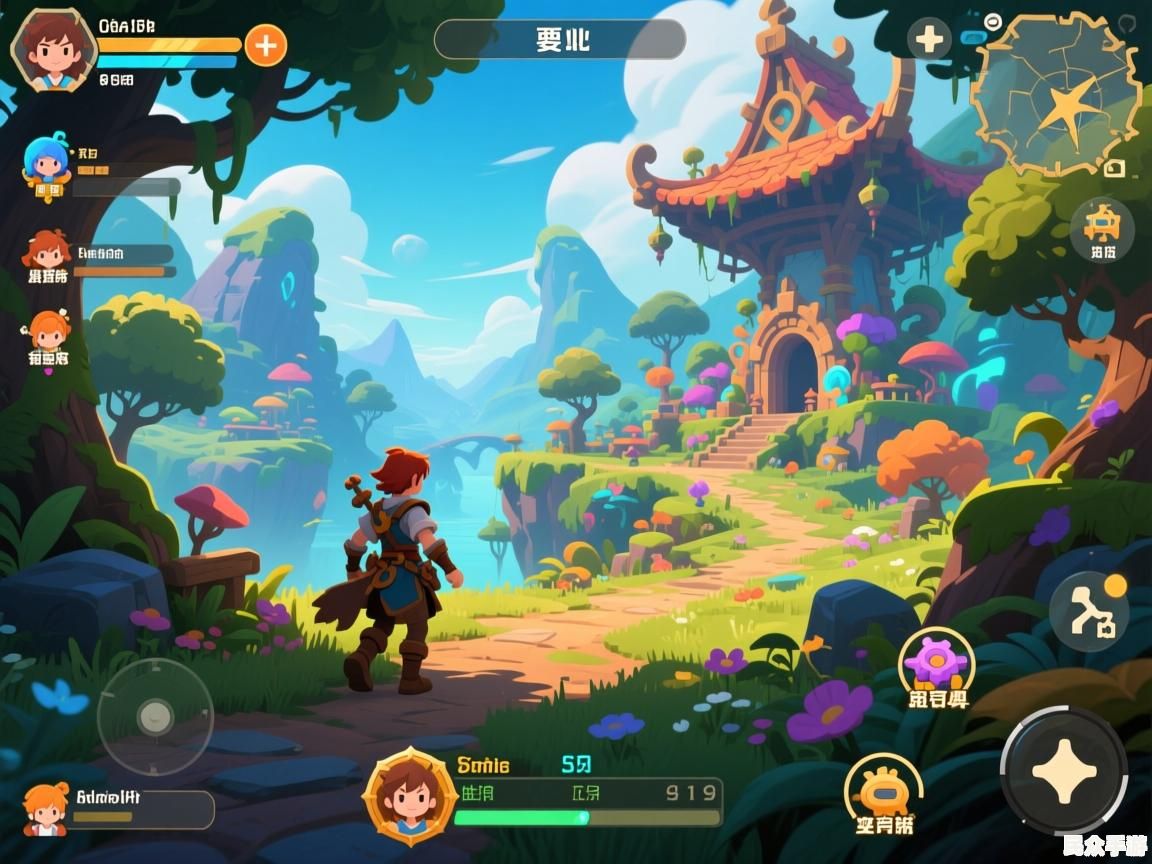Tap the small square icon under the minimap
The height and width of the screenshot is (864, 1152).
pyautogui.click(x=1114, y=169)
